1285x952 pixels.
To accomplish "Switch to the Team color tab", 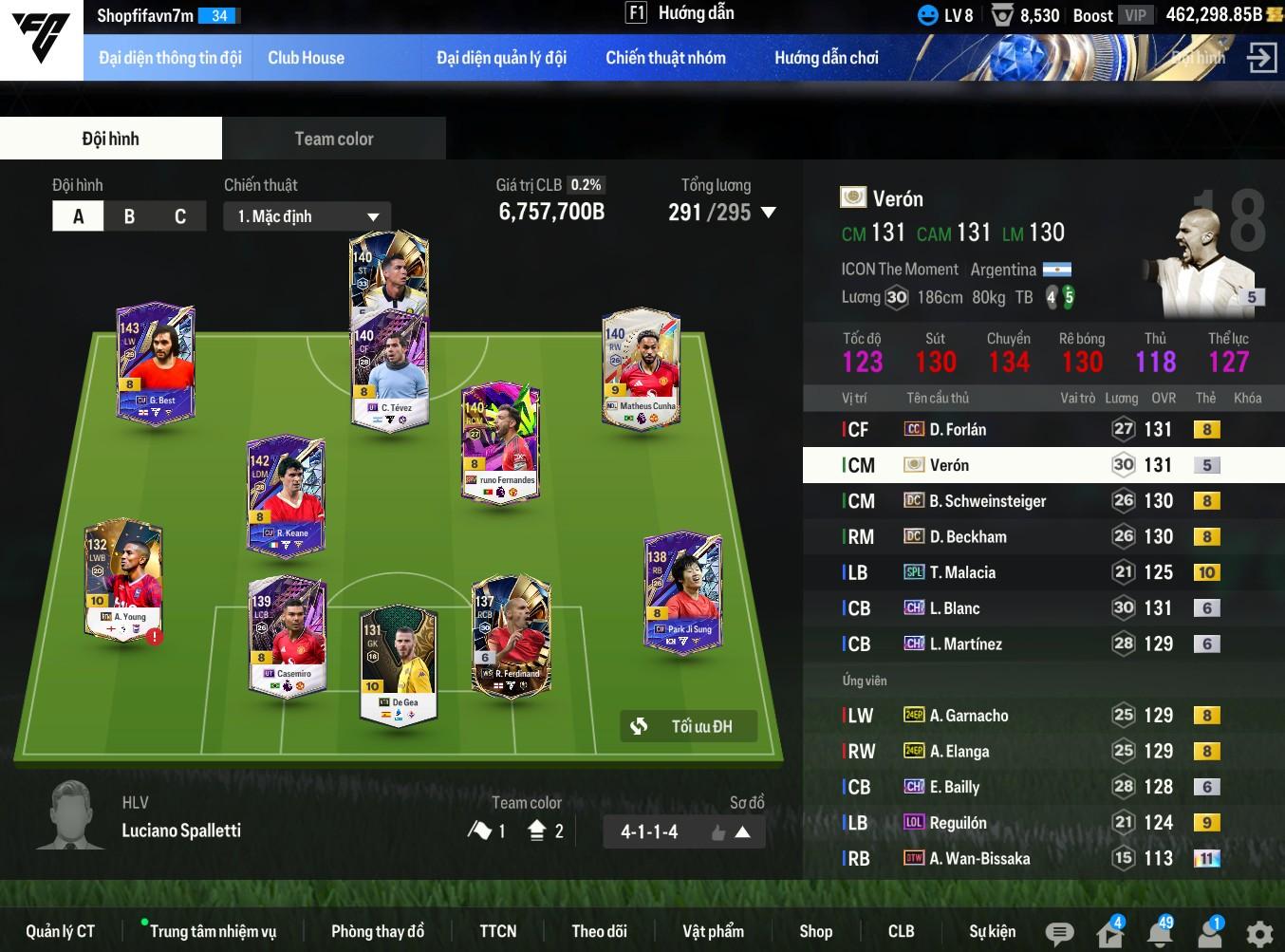I will 334,139.
